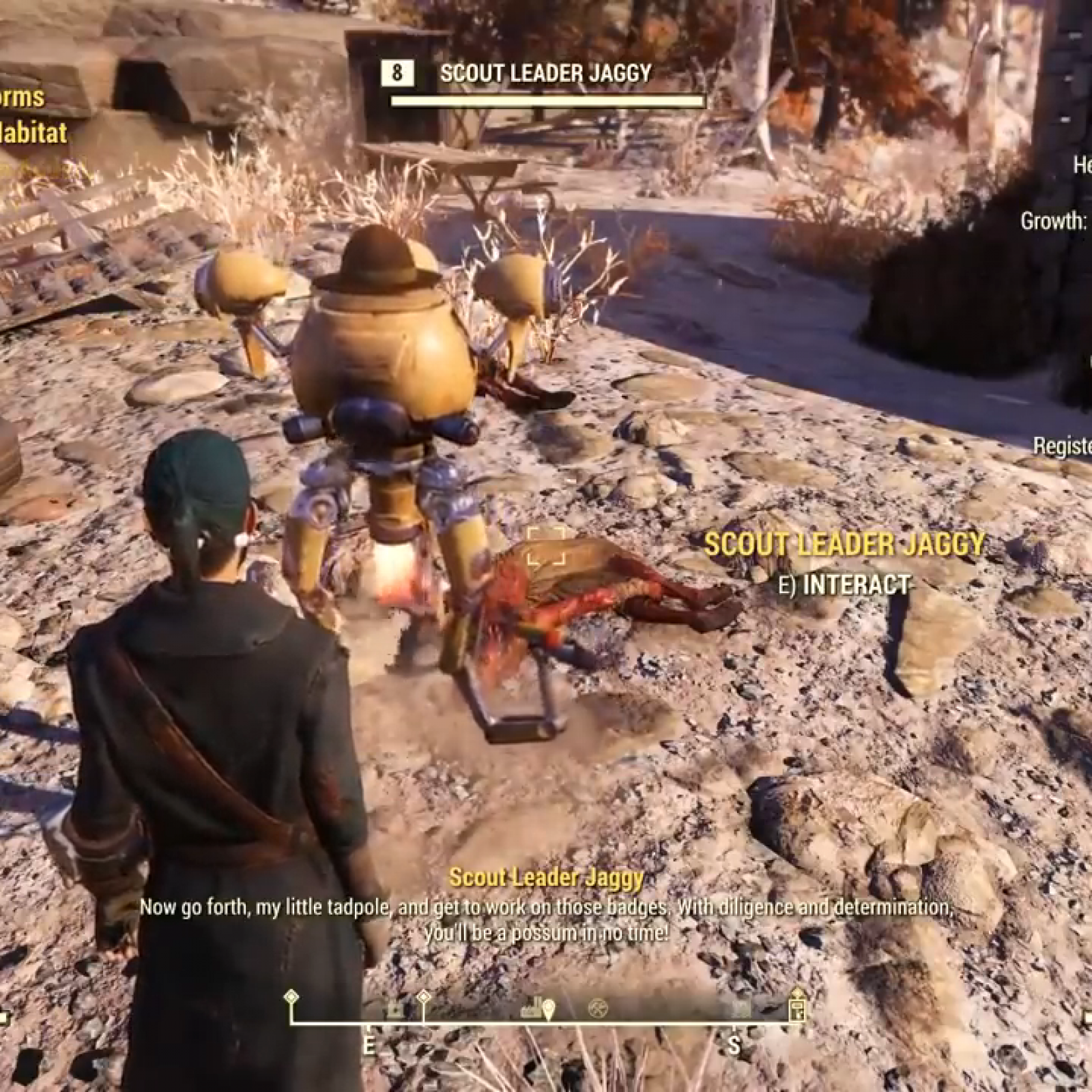Select the location pin marker on the compass

coord(549,1009)
